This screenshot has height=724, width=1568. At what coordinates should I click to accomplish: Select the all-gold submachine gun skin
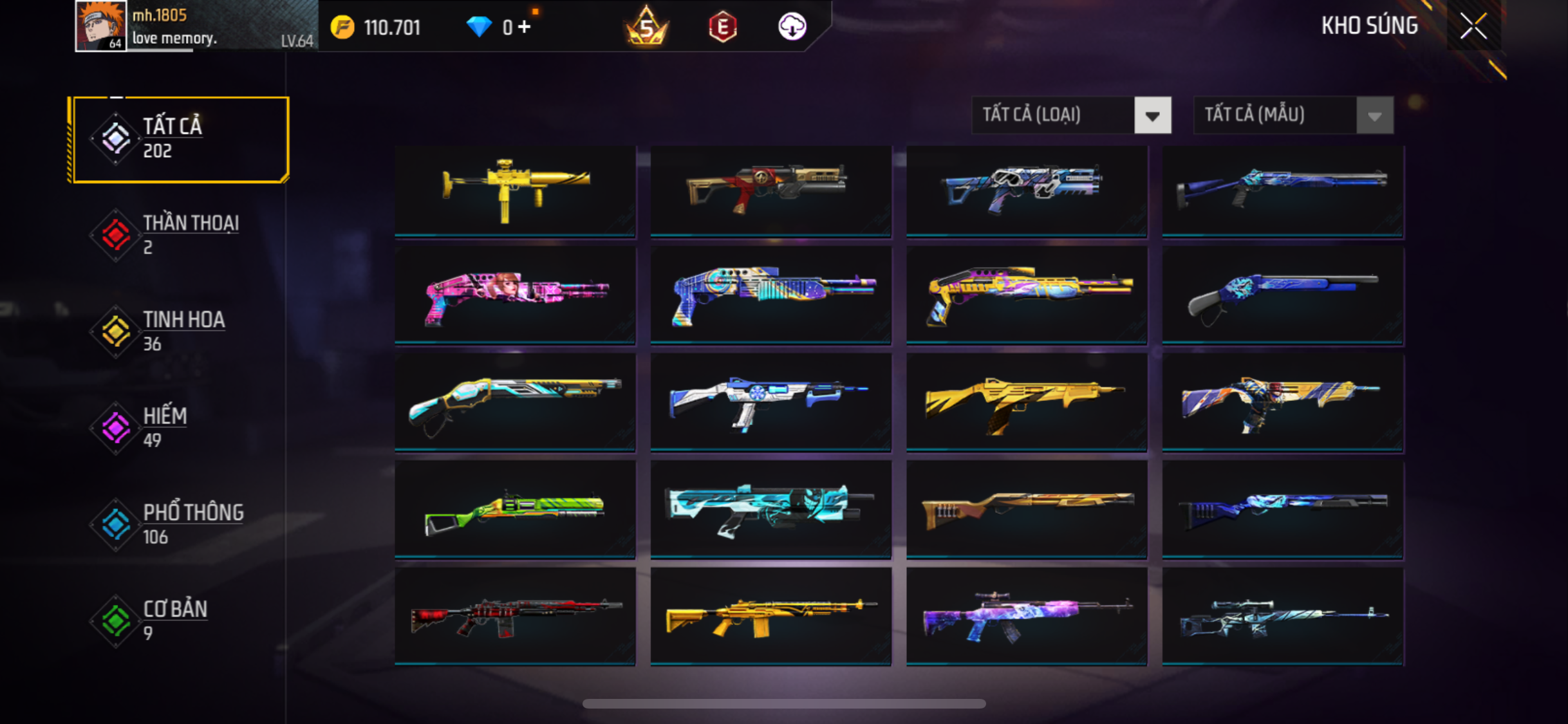(515, 190)
